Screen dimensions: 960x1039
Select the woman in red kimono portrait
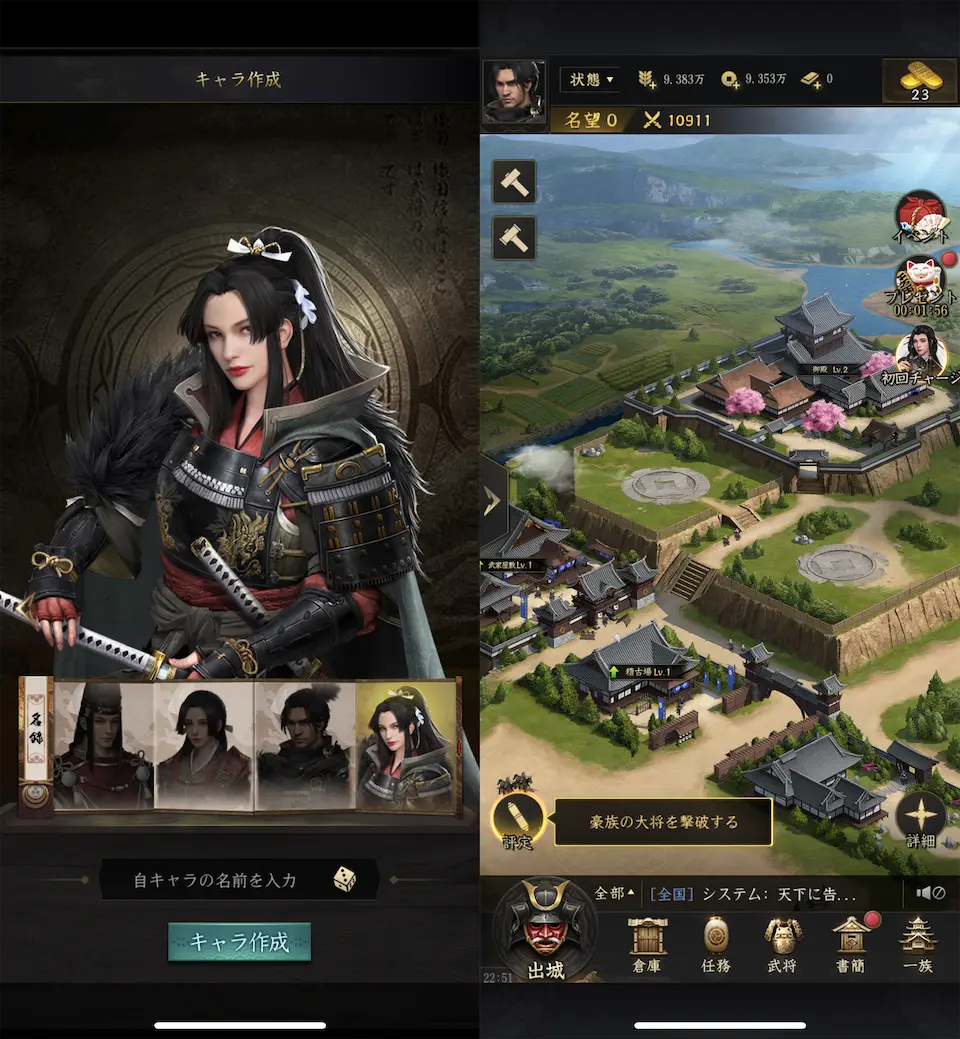pos(205,745)
